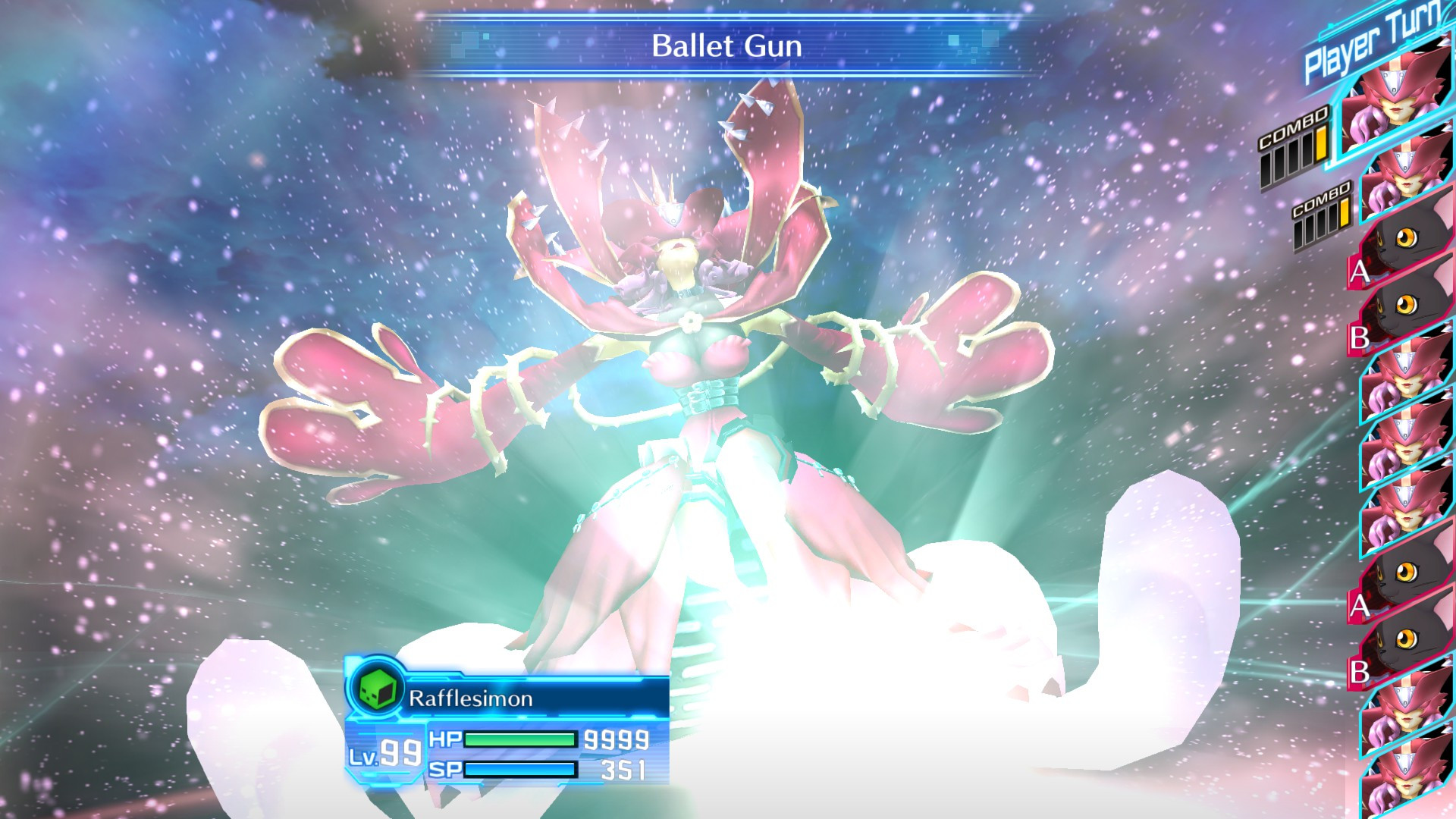Screen dimensions: 1456x819
Task: Click the second COMBO gauge indicator
Action: 1321,223
